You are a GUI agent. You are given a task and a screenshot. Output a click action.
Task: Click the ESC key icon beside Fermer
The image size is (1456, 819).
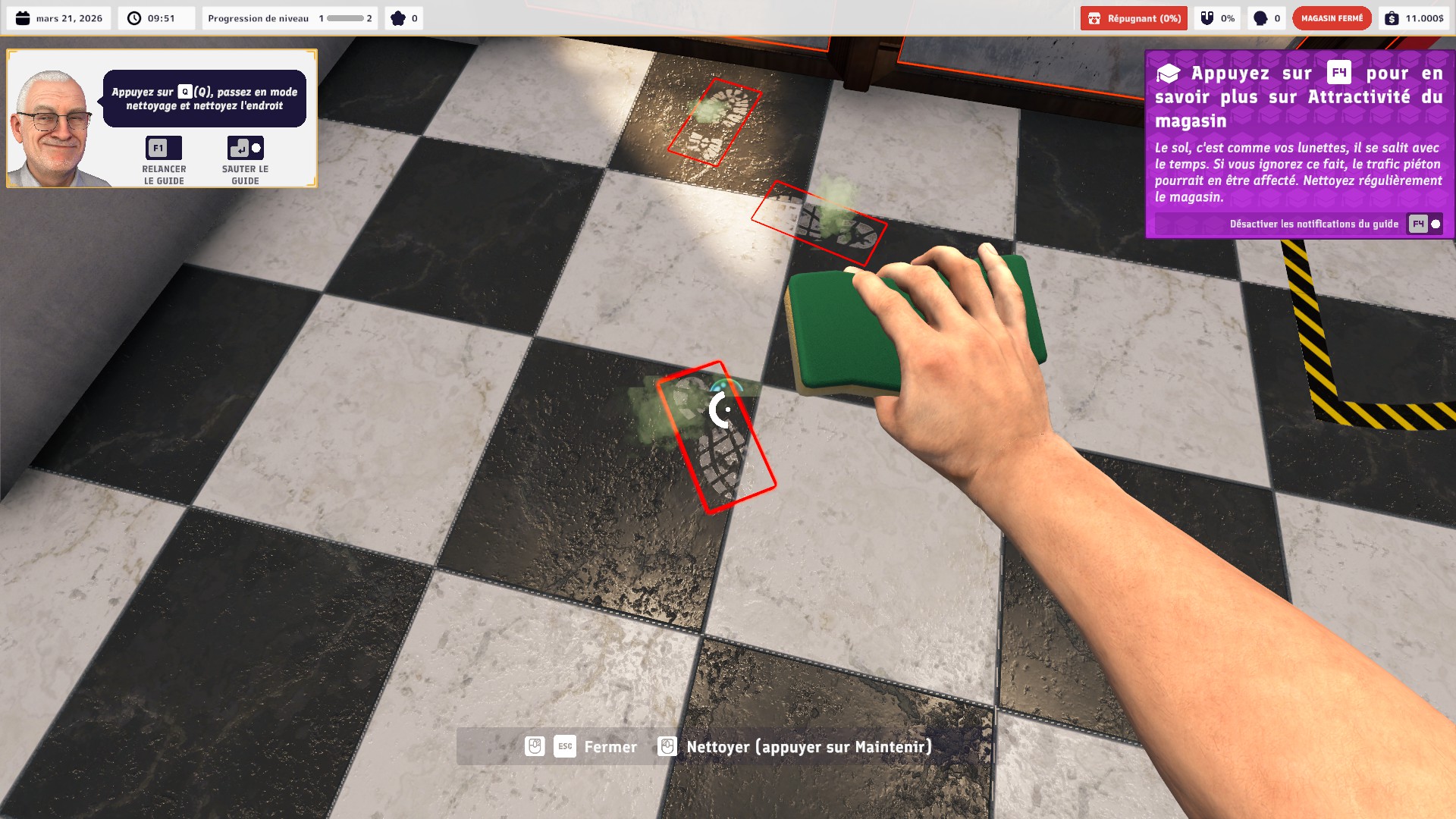click(564, 746)
